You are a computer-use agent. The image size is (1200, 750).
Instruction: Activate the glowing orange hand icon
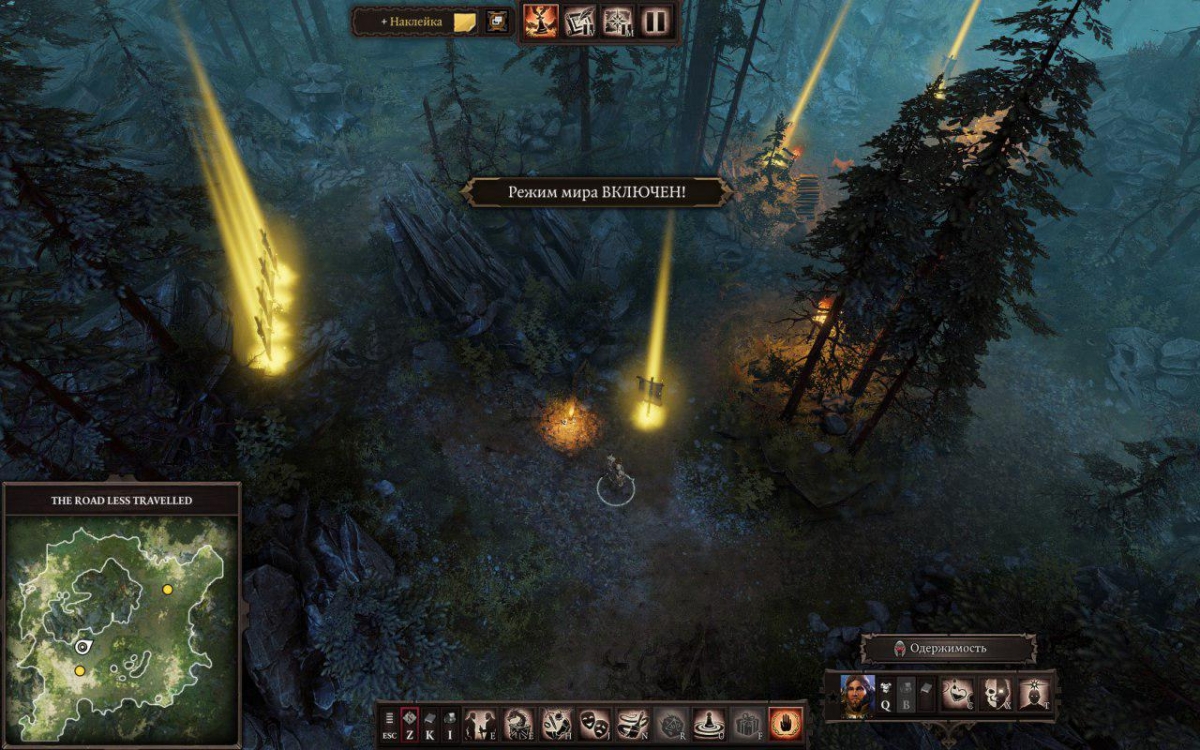pos(785,722)
